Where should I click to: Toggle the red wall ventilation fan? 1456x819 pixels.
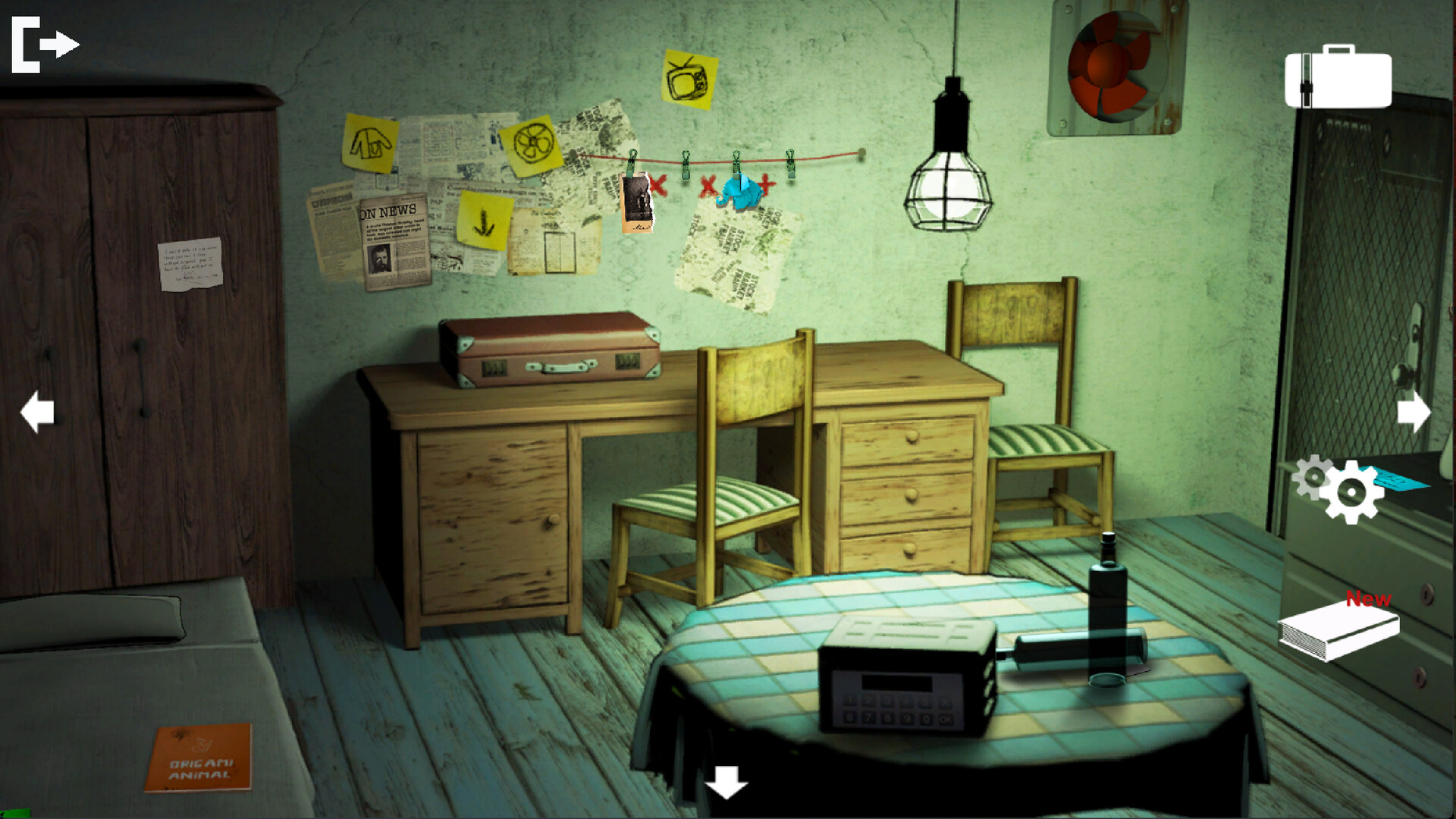click(1111, 67)
